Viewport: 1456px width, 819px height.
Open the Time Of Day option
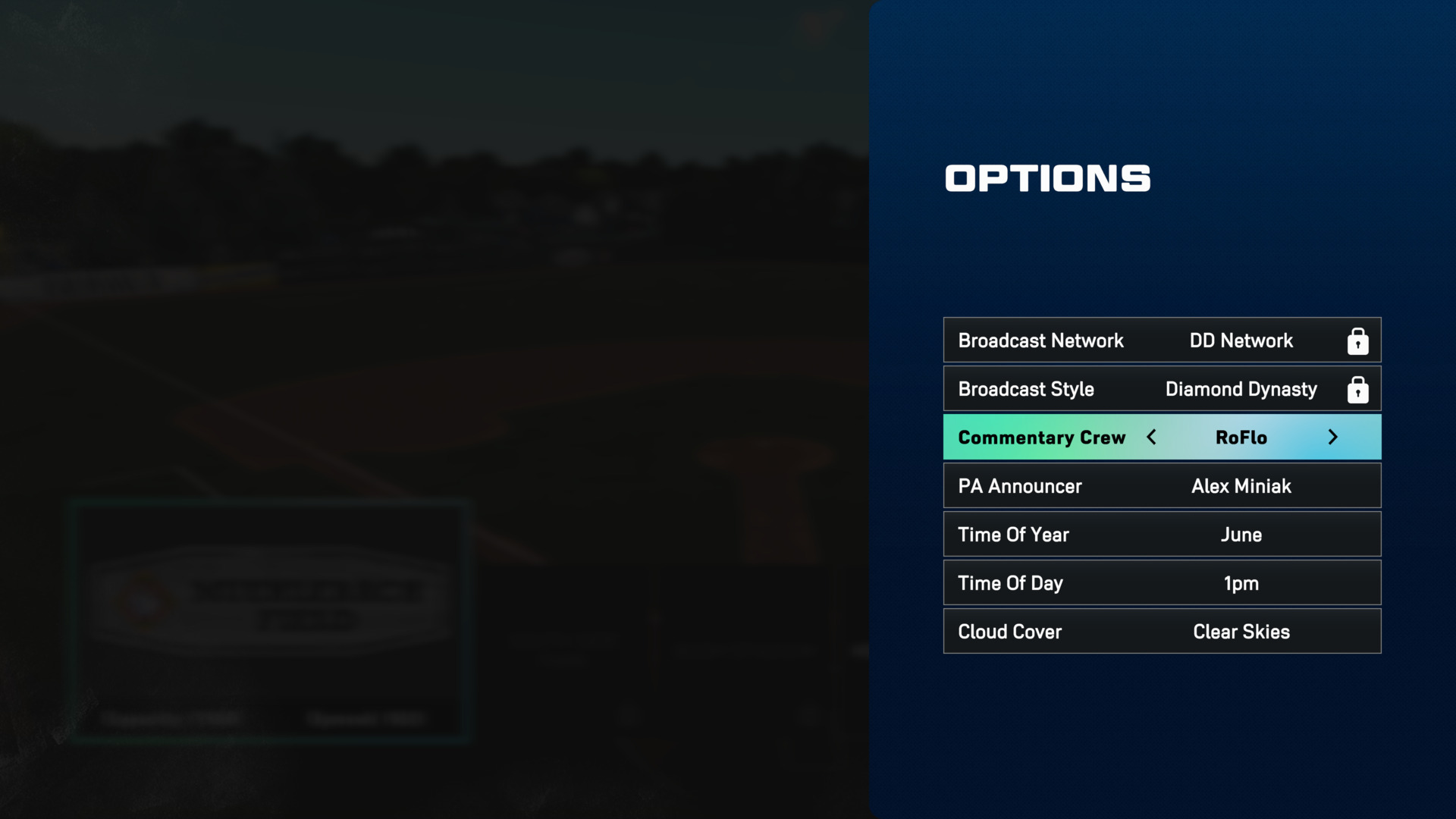tap(1162, 583)
